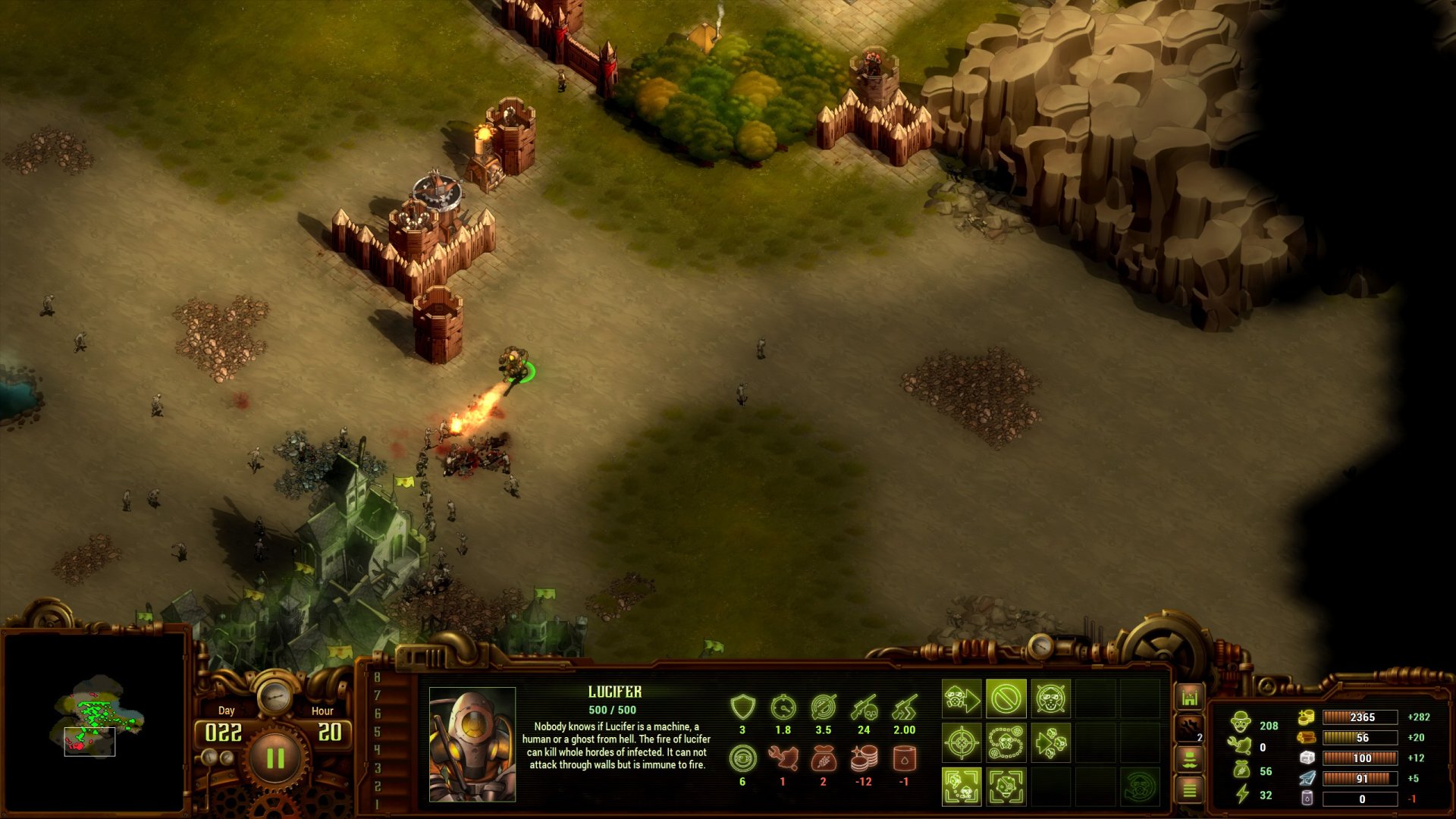Image resolution: width=1456 pixels, height=819 pixels.
Task: Select control group 1
Action: [377, 804]
